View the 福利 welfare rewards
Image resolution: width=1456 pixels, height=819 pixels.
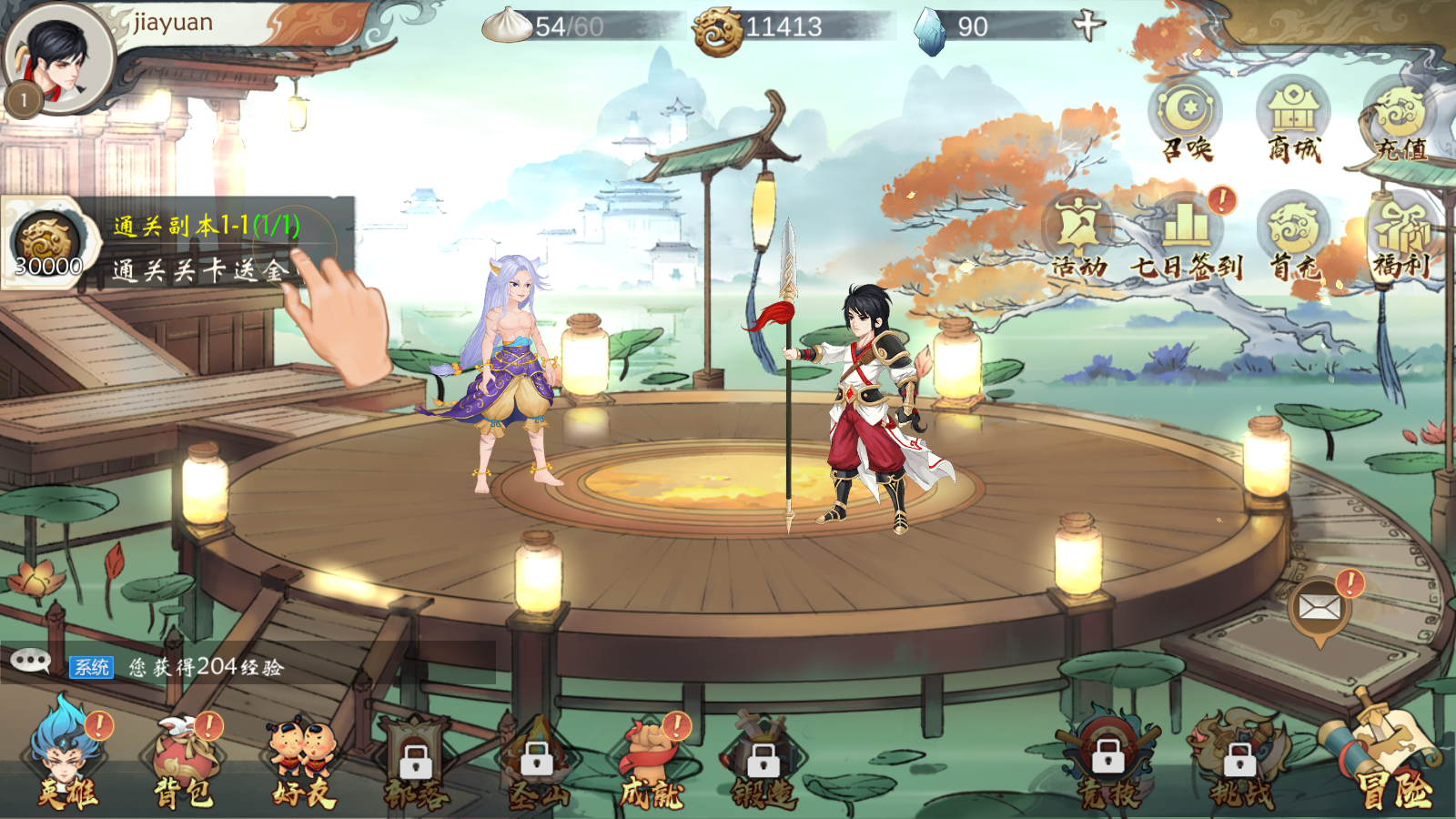coord(1401,237)
